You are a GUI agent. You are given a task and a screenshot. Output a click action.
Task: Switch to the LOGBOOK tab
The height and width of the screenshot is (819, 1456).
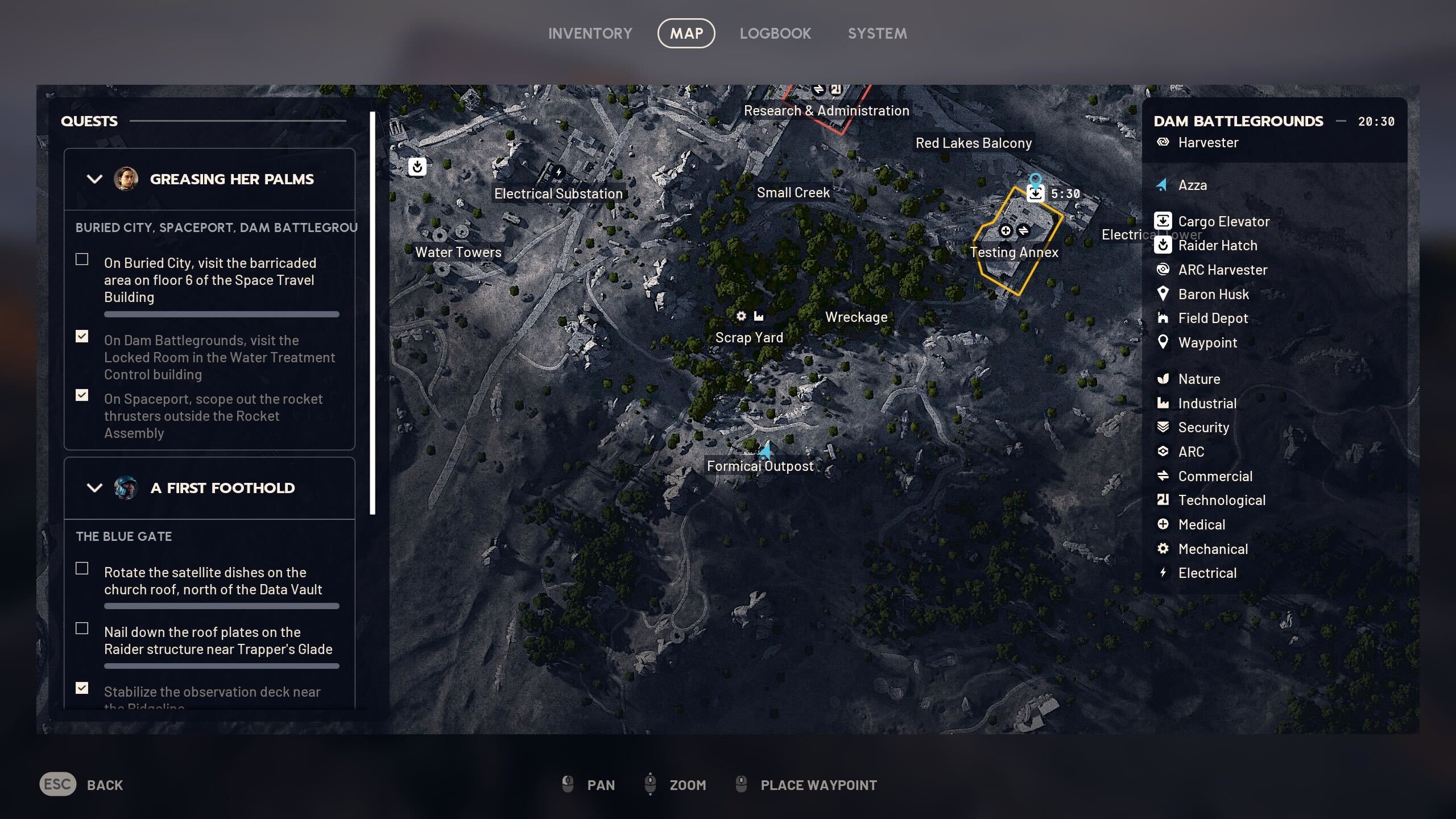[776, 33]
